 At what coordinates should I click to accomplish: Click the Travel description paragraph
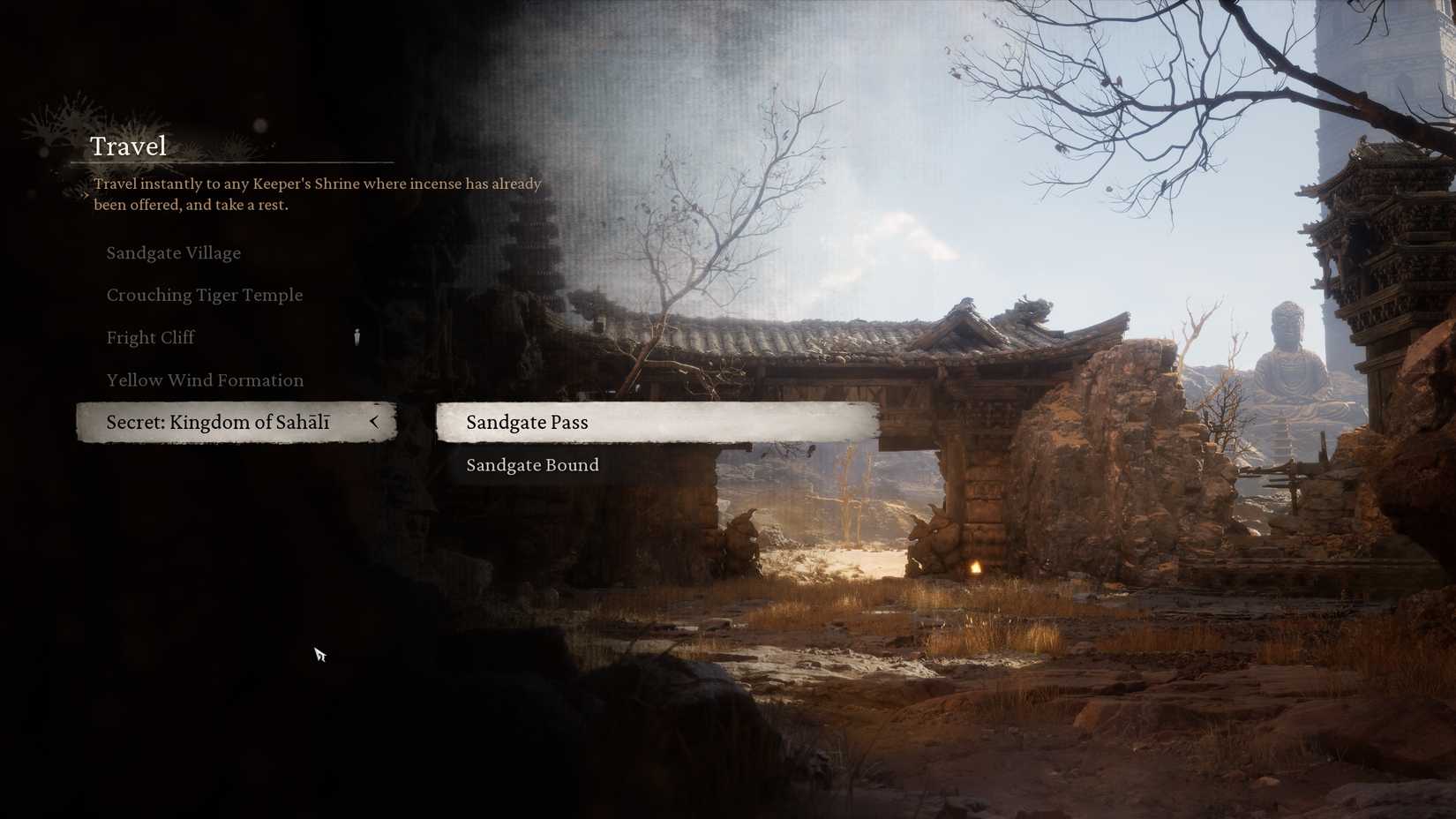pos(316,194)
